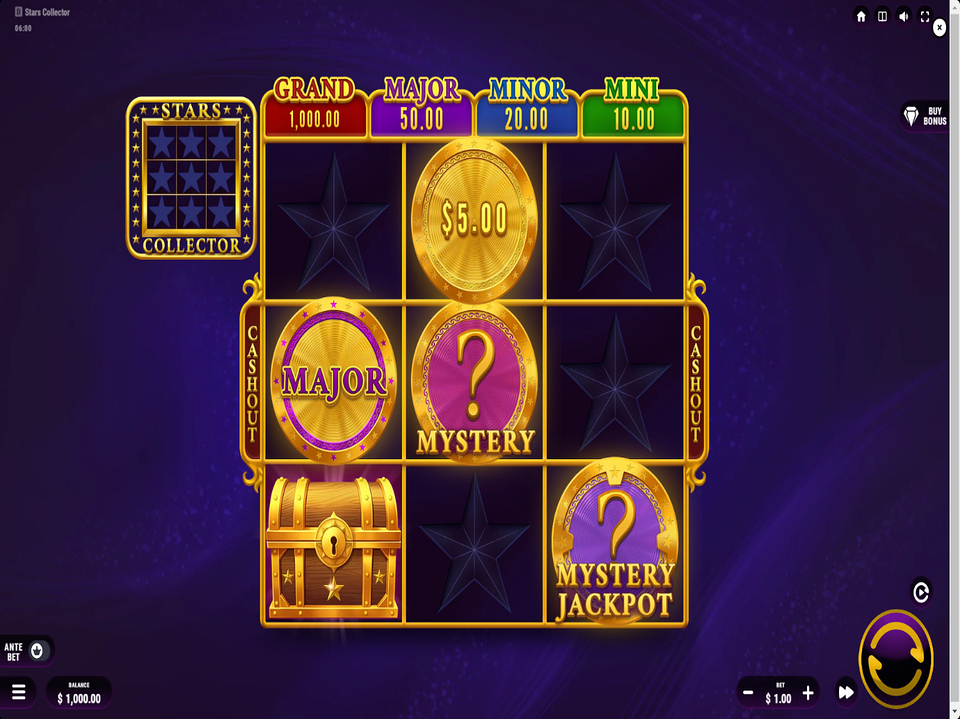Toggle the Ante Bet switch
960x719 pixels.
click(38, 651)
